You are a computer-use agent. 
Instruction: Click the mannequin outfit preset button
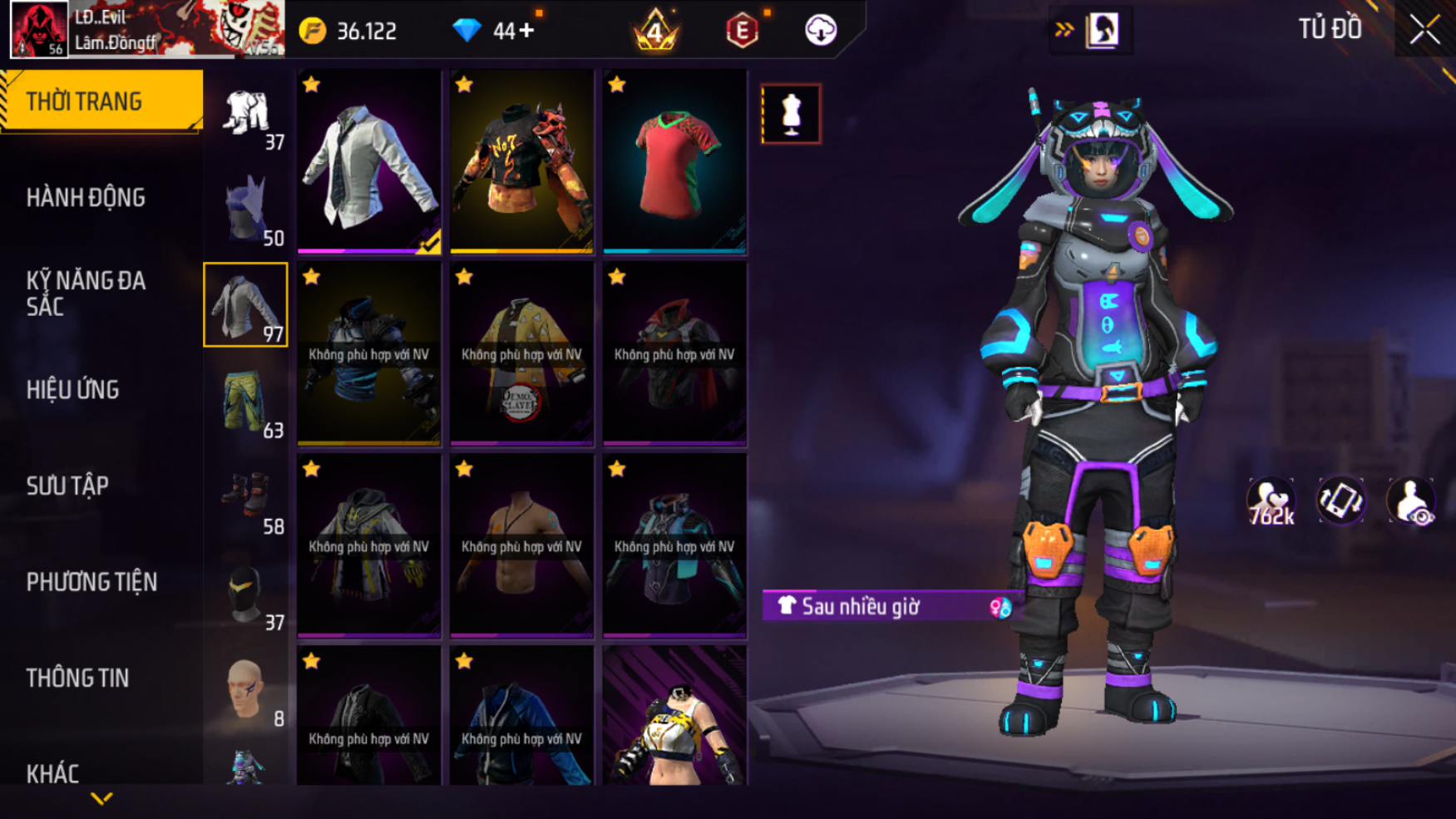tap(791, 114)
